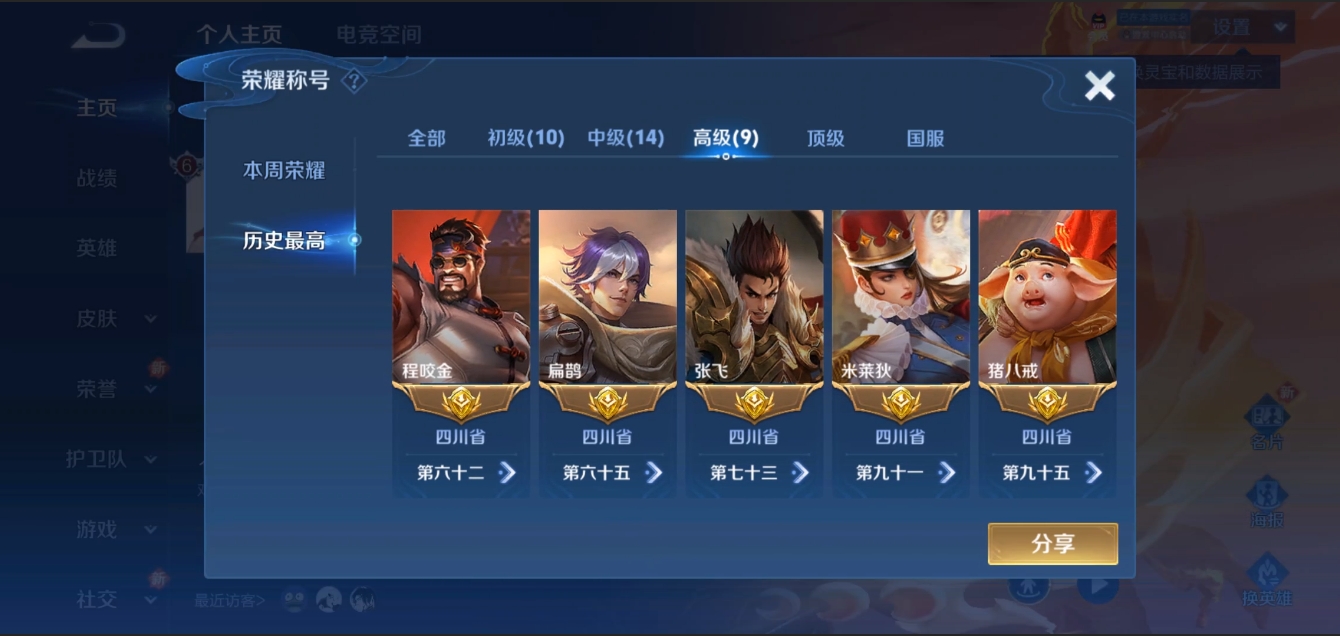Select the 中级(14) tab
The height and width of the screenshot is (636, 1340).
pos(626,138)
